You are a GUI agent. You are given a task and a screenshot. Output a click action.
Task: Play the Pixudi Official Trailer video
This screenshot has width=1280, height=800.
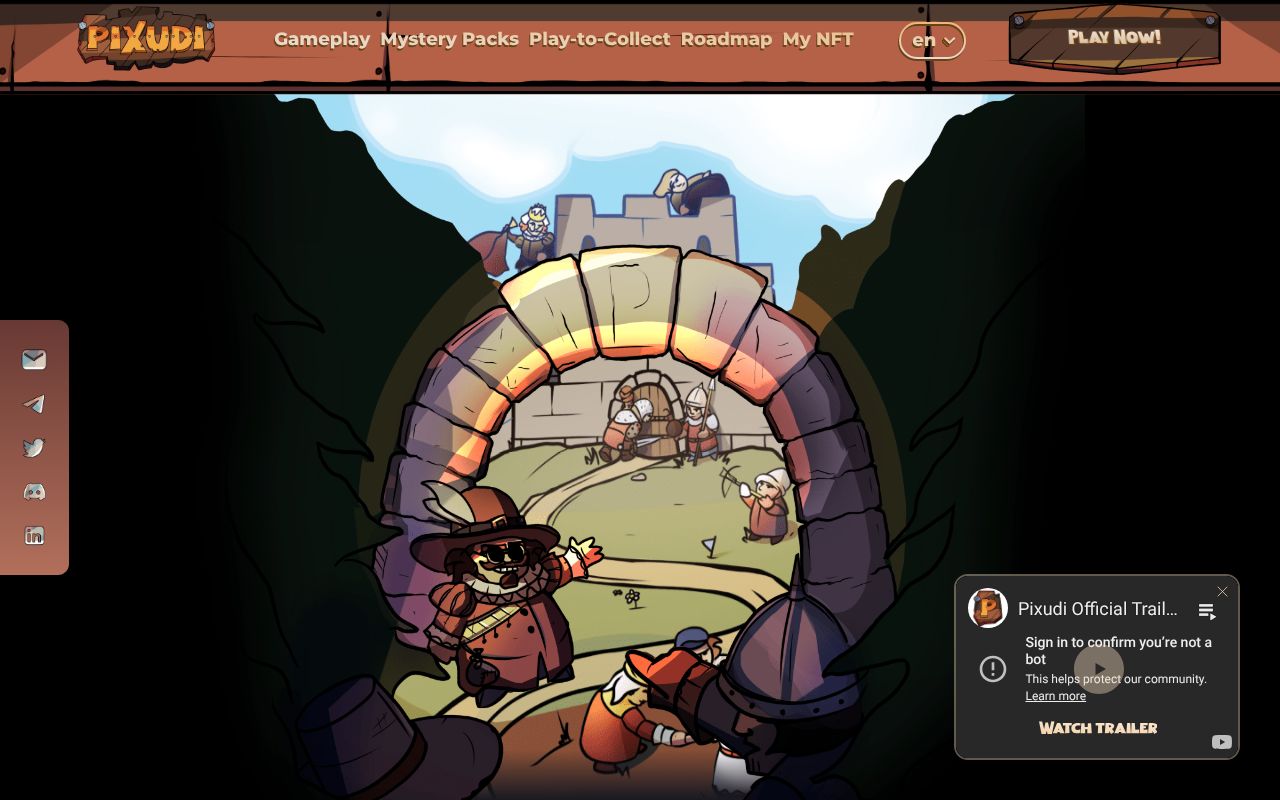(1098, 669)
